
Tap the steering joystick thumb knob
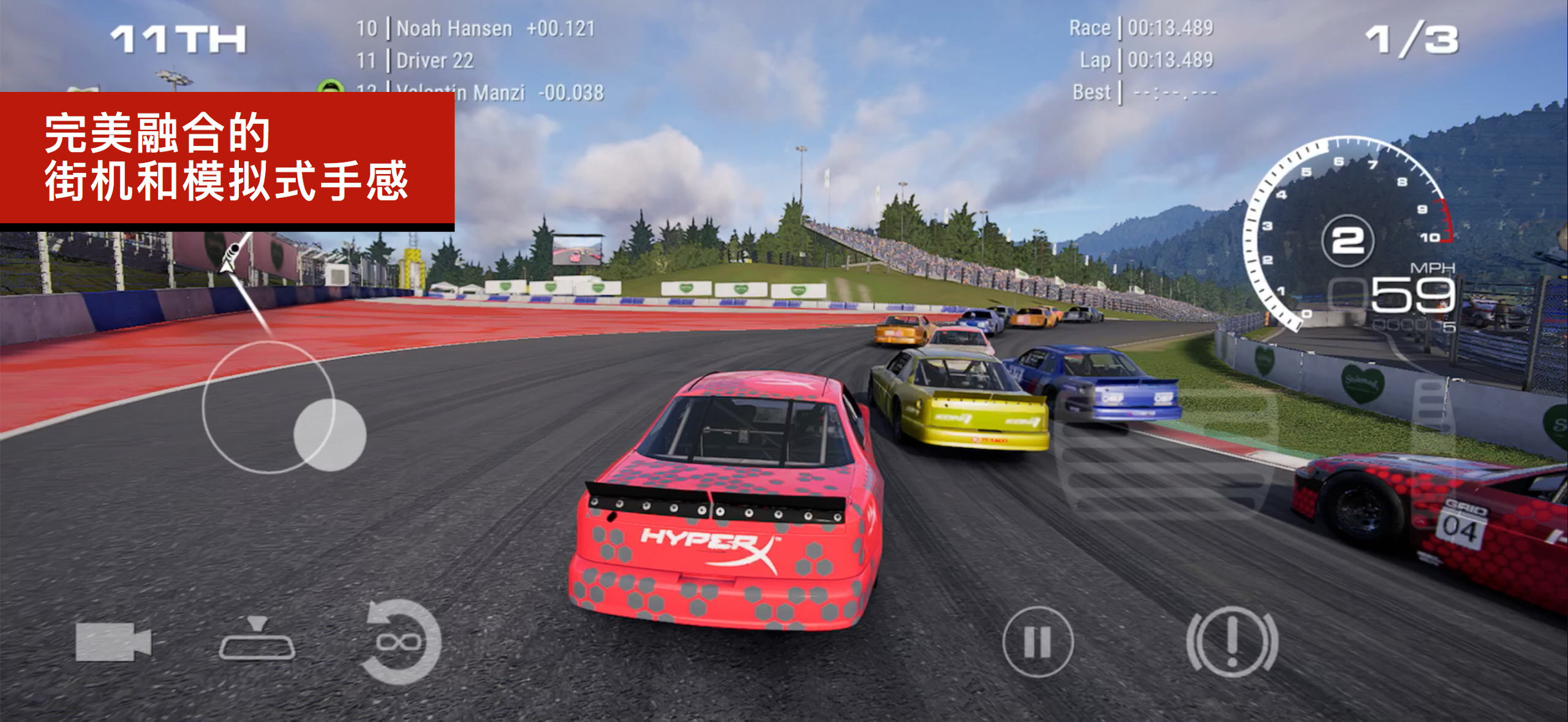click(x=330, y=434)
